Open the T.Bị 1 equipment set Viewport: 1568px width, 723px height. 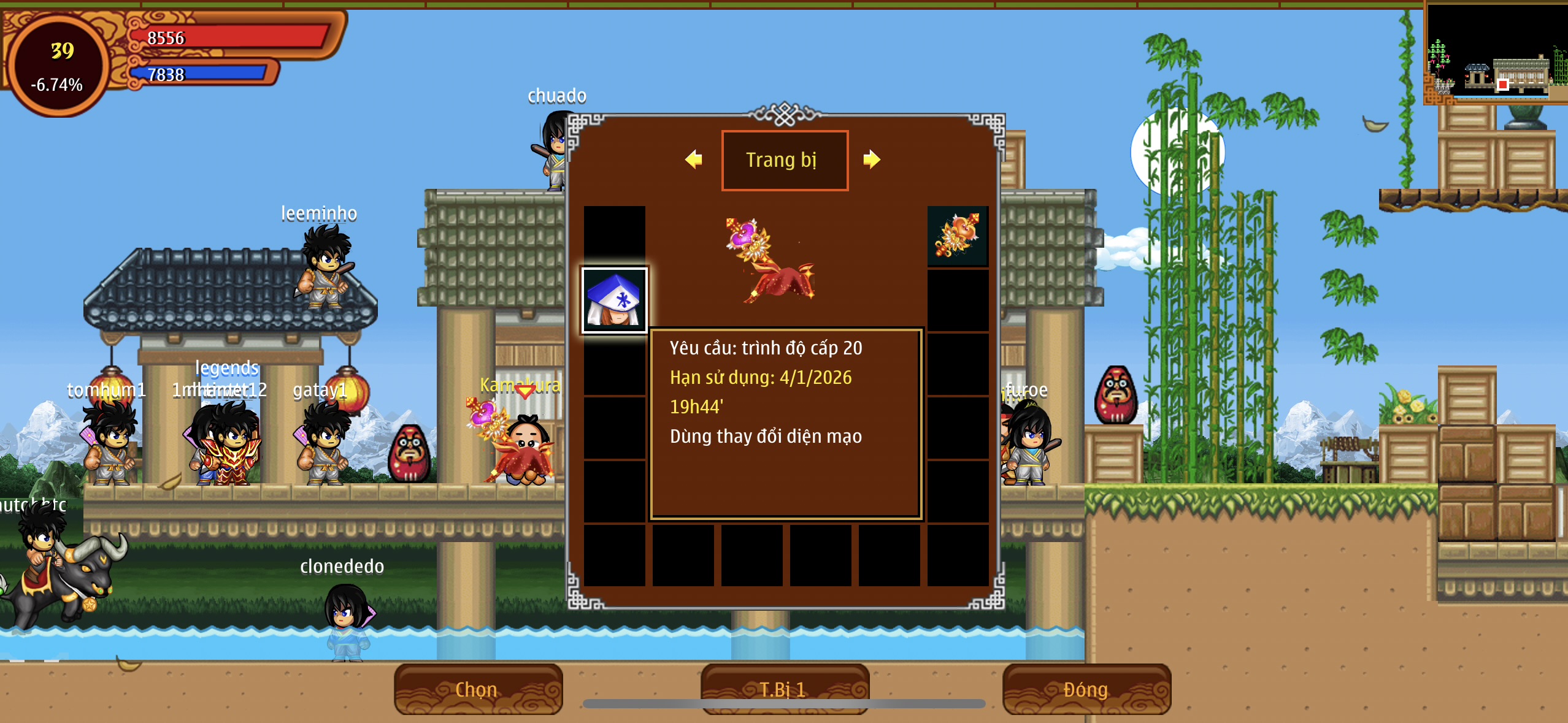784,689
